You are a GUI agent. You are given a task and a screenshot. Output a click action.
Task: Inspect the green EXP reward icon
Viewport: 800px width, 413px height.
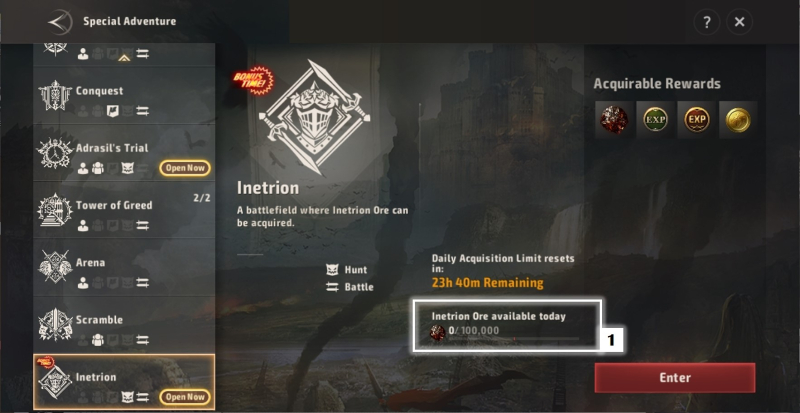654,119
